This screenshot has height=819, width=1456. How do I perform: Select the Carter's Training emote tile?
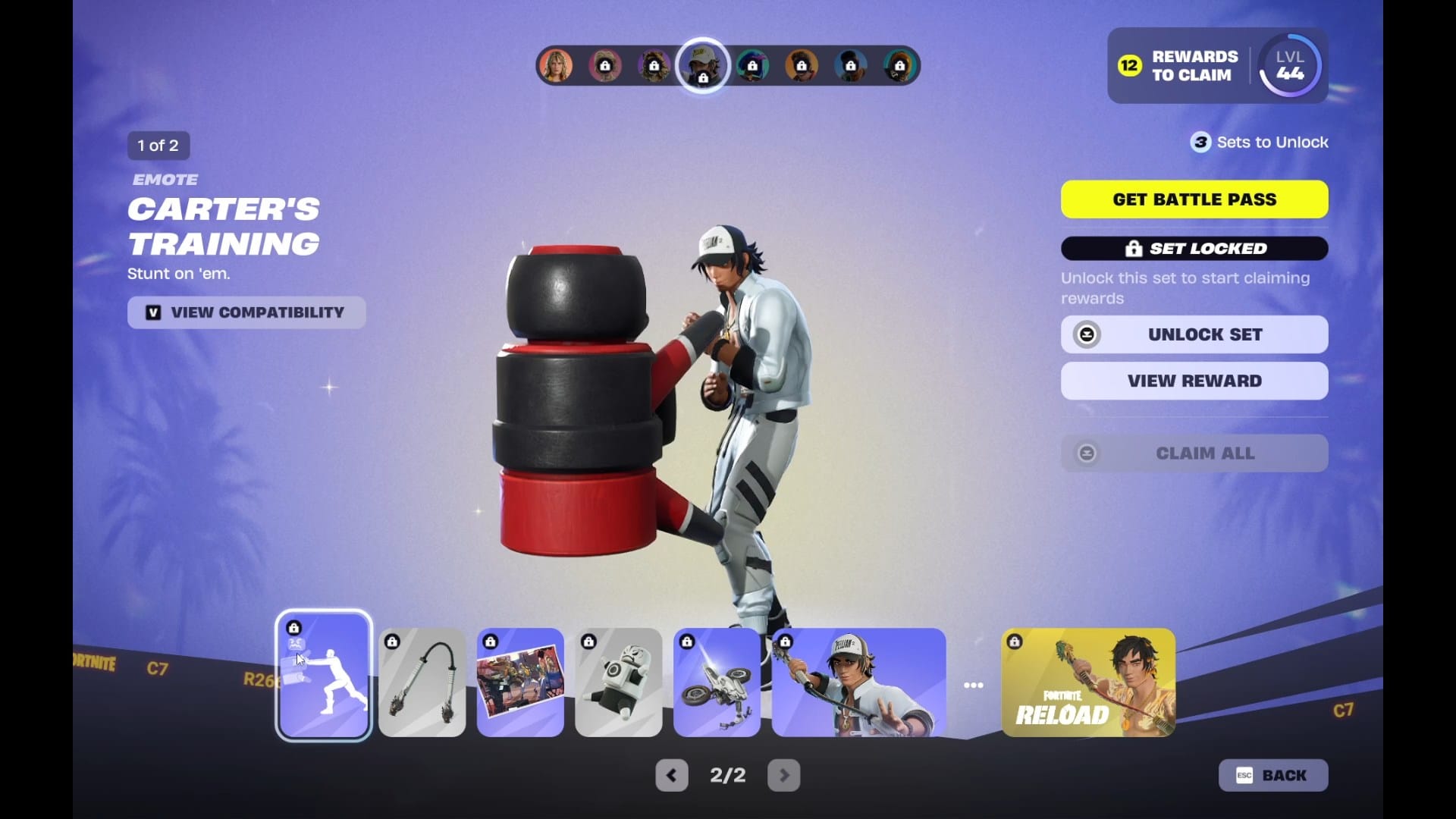(x=324, y=675)
